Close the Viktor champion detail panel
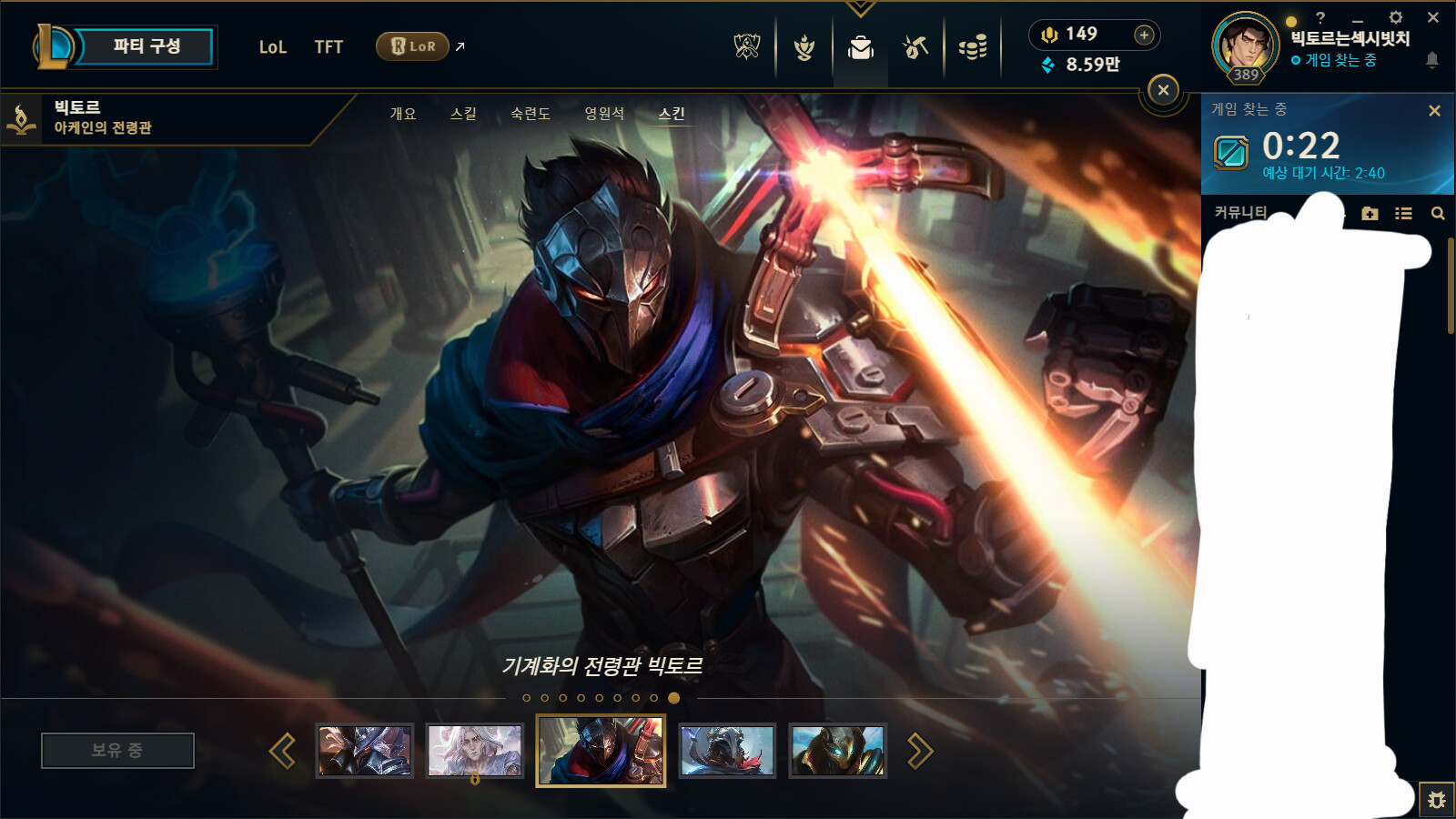This screenshot has width=1456, height=819. (1163, 90)
